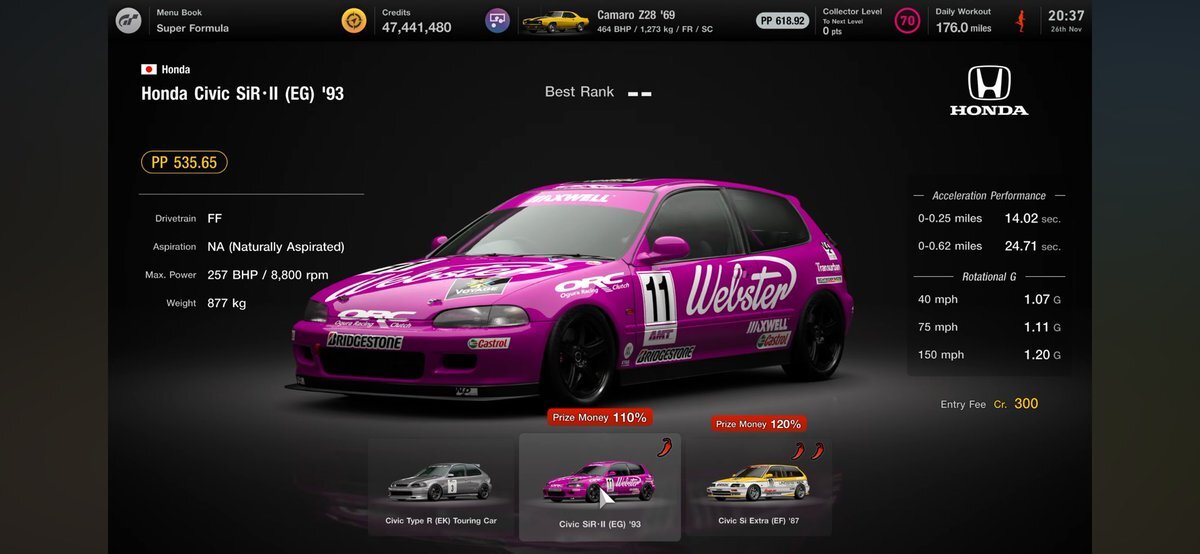Select the purple garage icon beside the Camaro

(x=497, y=21)
